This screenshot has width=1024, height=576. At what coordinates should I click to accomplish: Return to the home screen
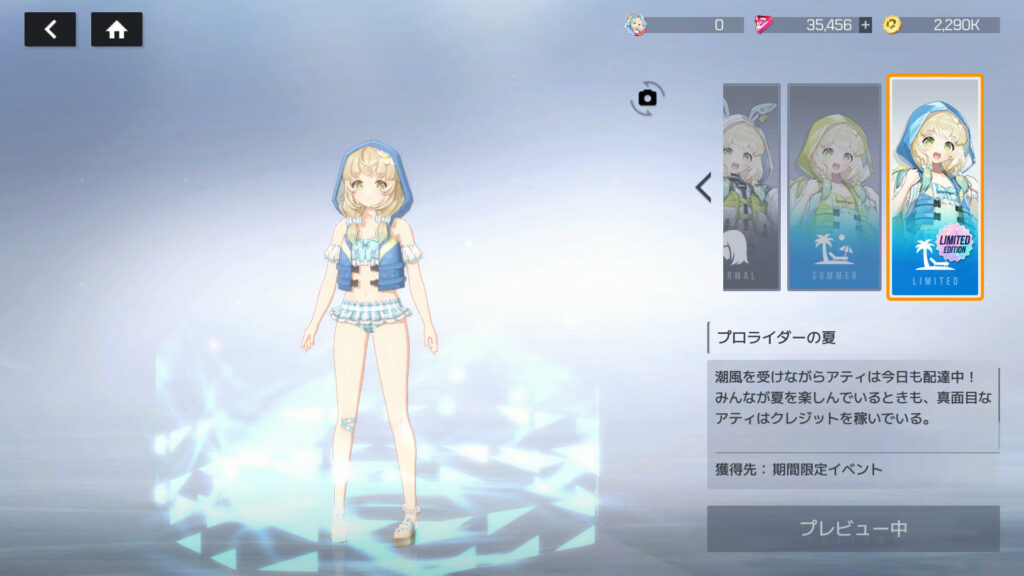(x=116, y=30)
